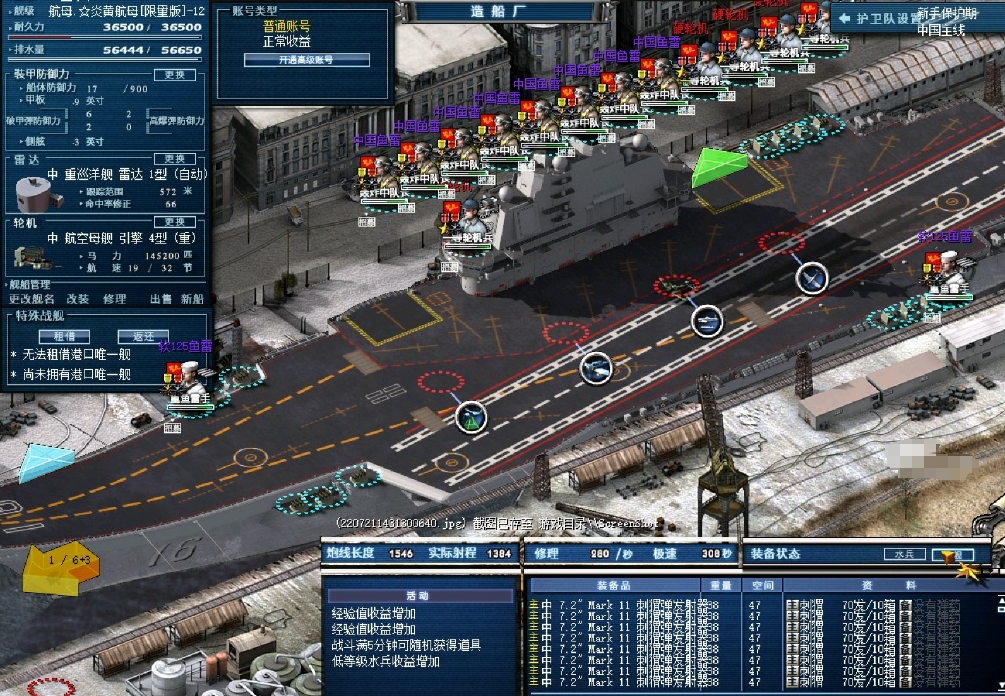Choose 出售 to sell the ship
Image resolution: width=1005 pixels, height=696 pixels.
tap(160, 299)
